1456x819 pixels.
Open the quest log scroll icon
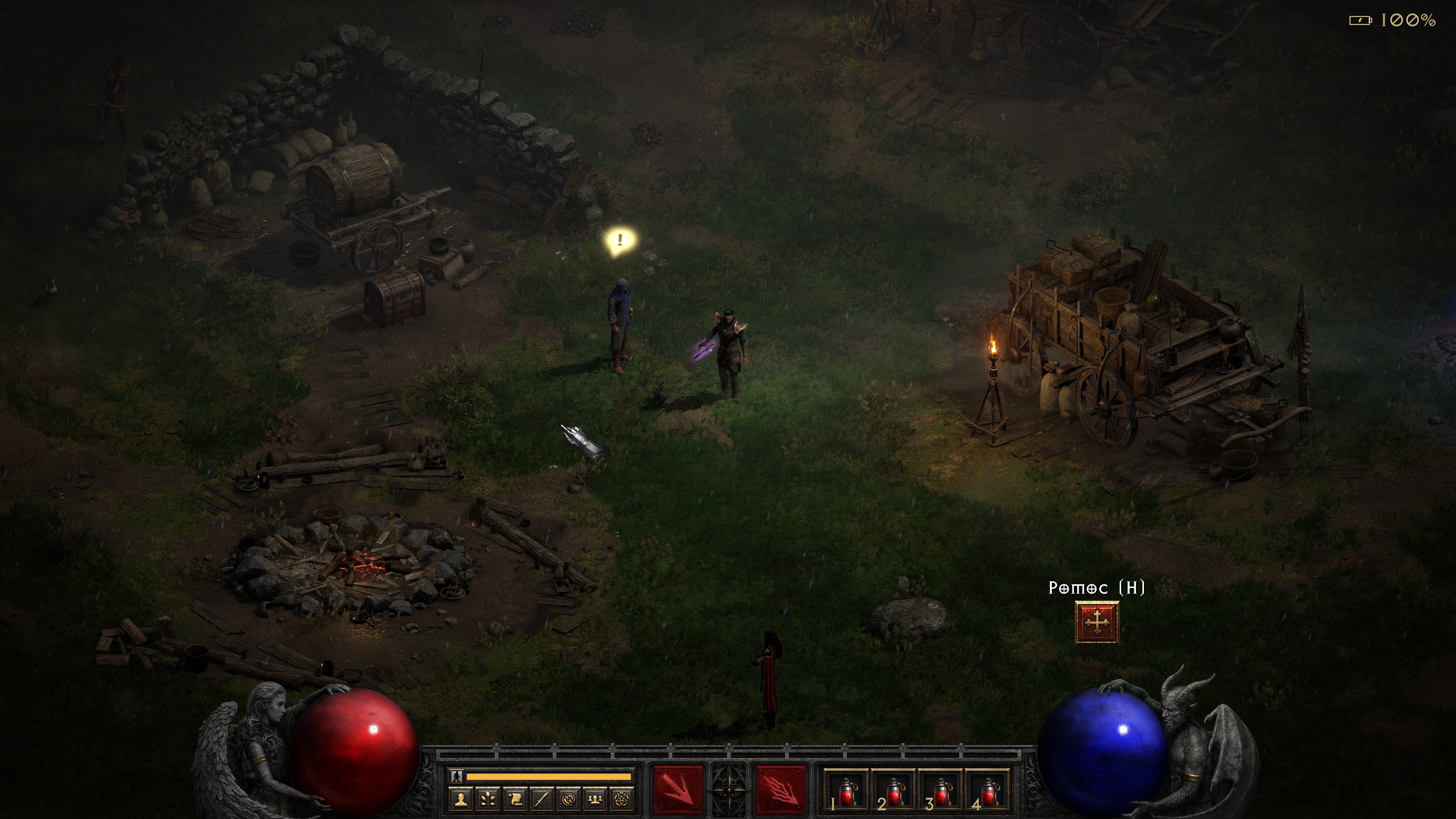(x=515, y=799)
